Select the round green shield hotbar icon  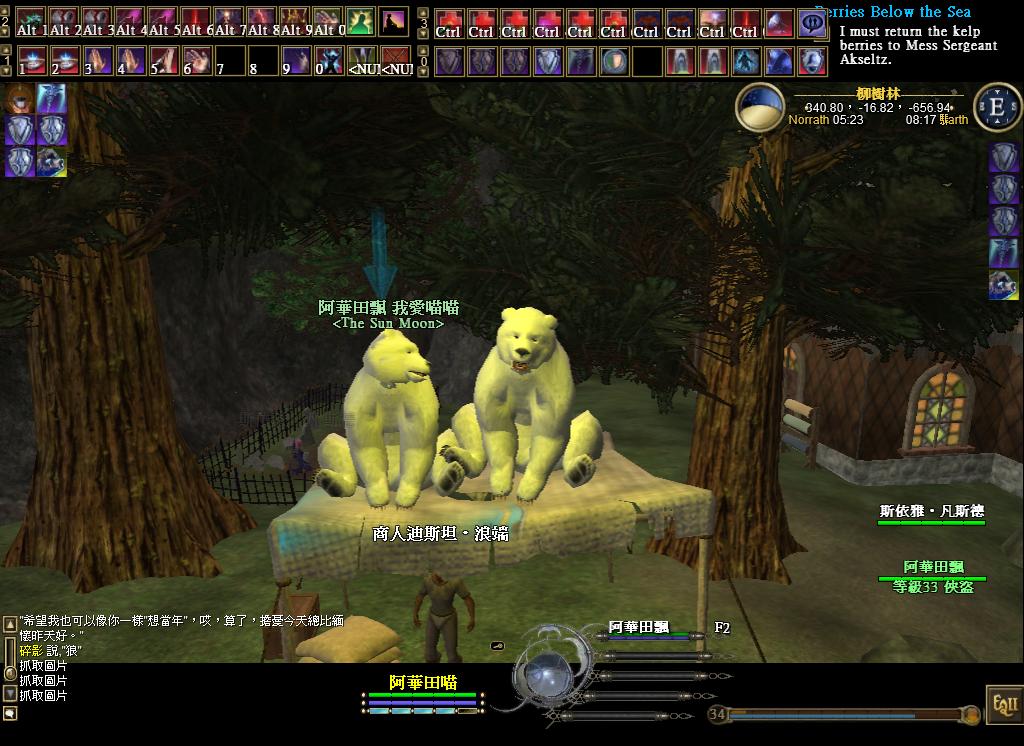click(615, 61)
